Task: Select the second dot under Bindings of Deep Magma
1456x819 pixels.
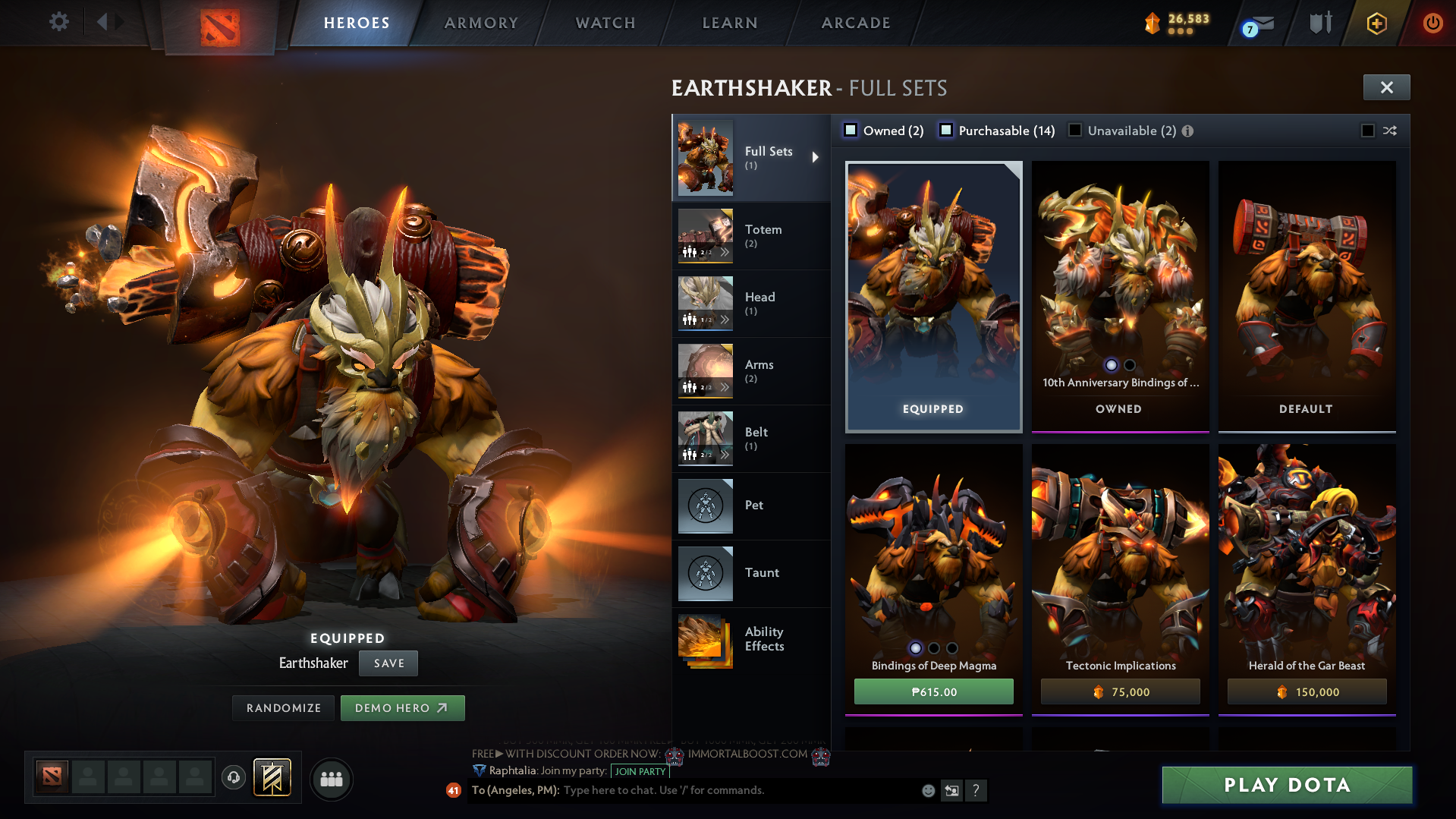Action: point(933,647)
